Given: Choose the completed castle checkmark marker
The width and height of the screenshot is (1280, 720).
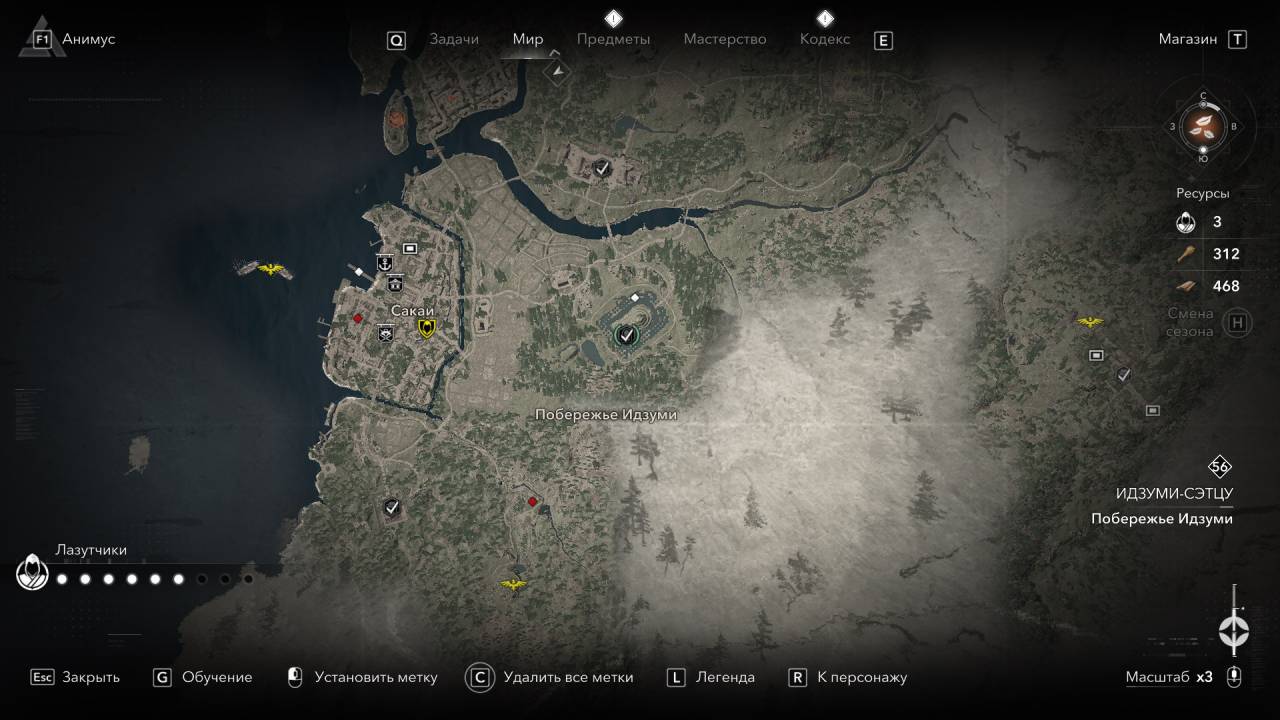Looking at the screenshot, I should point(627,335).
